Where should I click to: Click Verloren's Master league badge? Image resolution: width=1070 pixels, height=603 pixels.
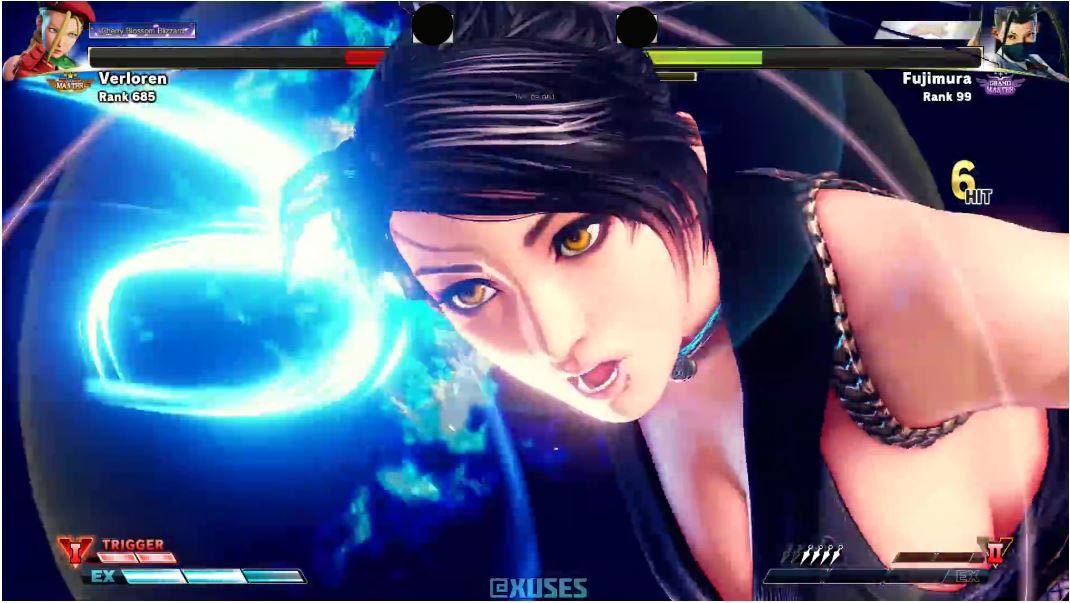coord(70,85)
